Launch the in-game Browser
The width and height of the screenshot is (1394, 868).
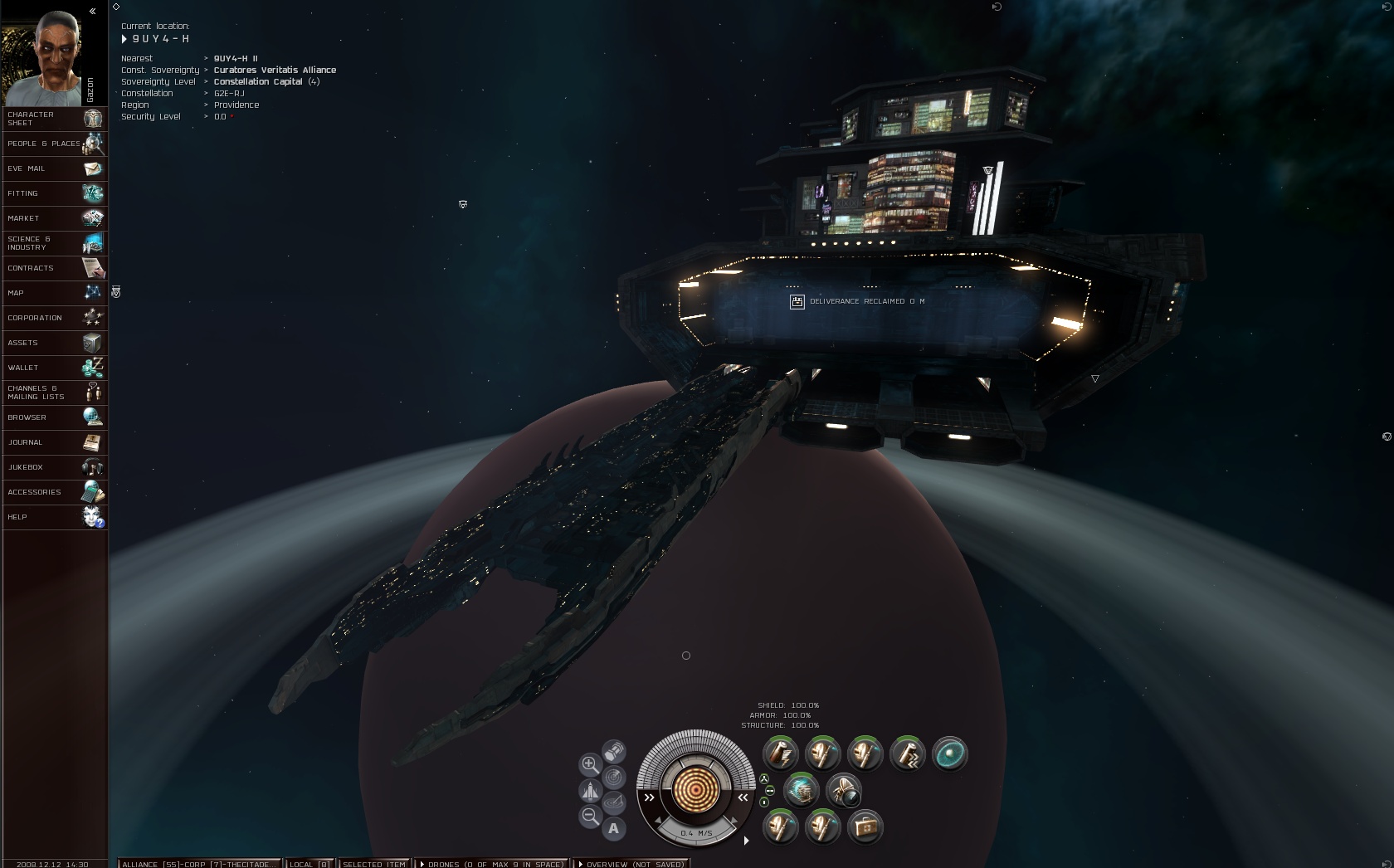click(x=55, y=417)
